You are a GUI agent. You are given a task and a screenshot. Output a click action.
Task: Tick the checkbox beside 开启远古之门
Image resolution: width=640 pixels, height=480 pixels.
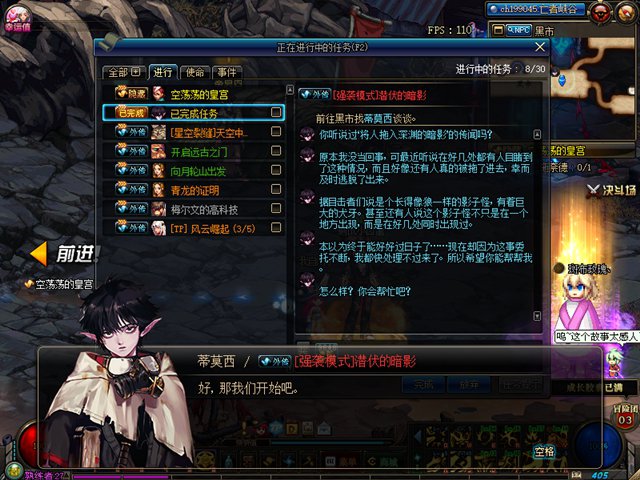[x=276, y=152]
